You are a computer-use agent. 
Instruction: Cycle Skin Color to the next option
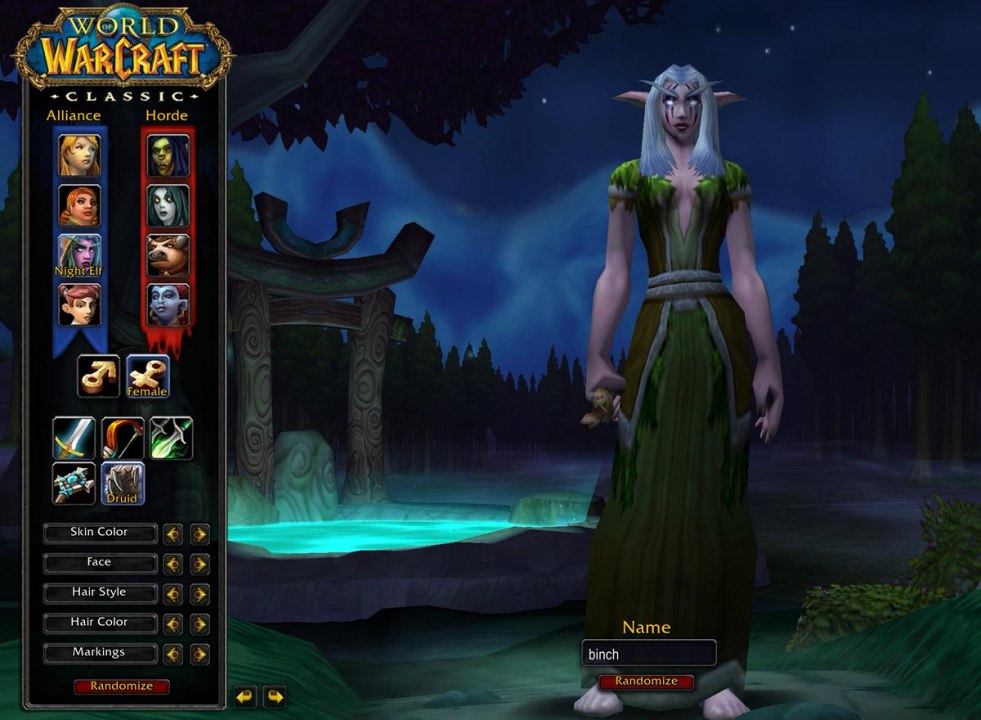coord(200,534)
